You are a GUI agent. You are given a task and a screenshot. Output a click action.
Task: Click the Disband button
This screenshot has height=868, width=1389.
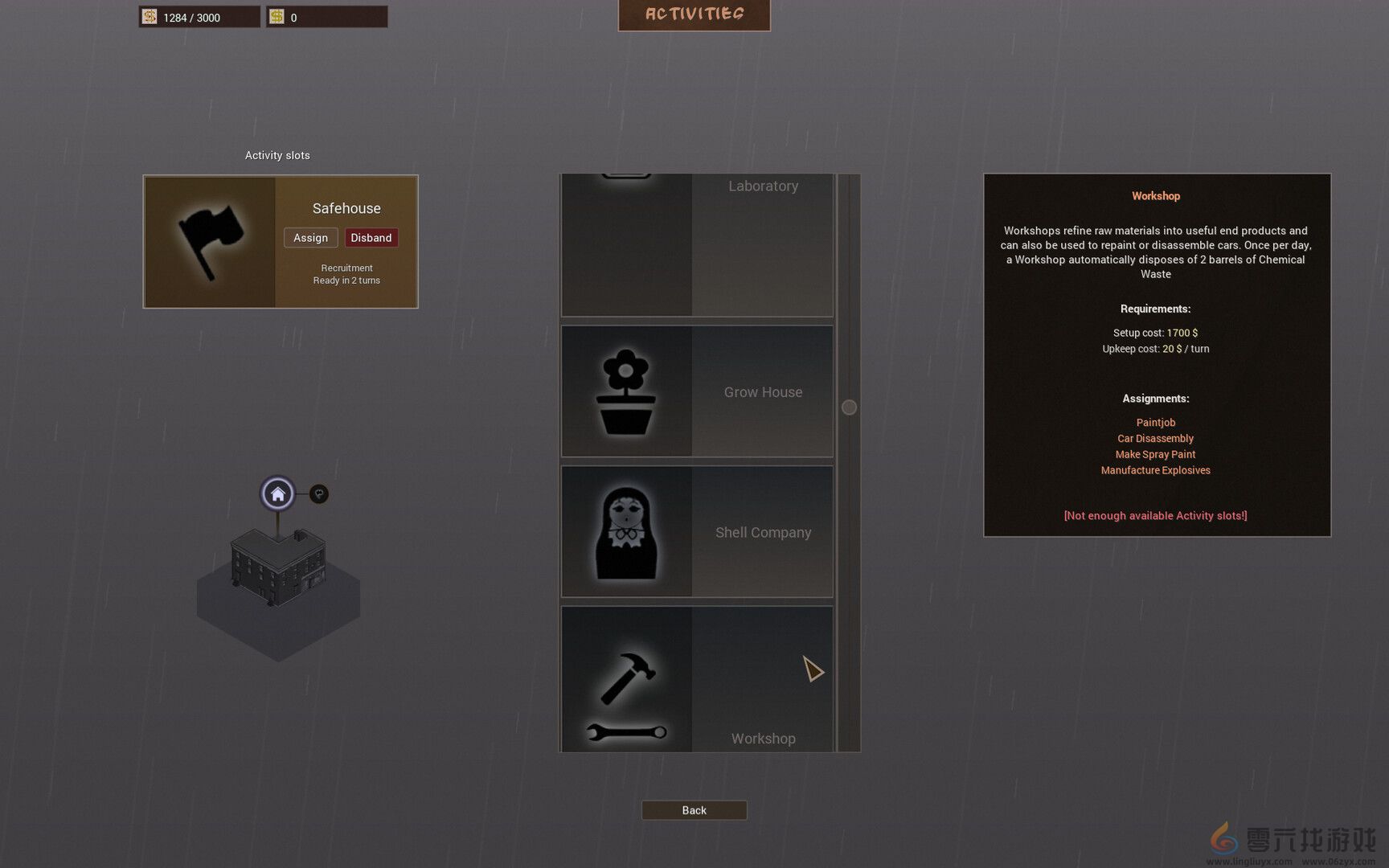click(x=371, y=237)
